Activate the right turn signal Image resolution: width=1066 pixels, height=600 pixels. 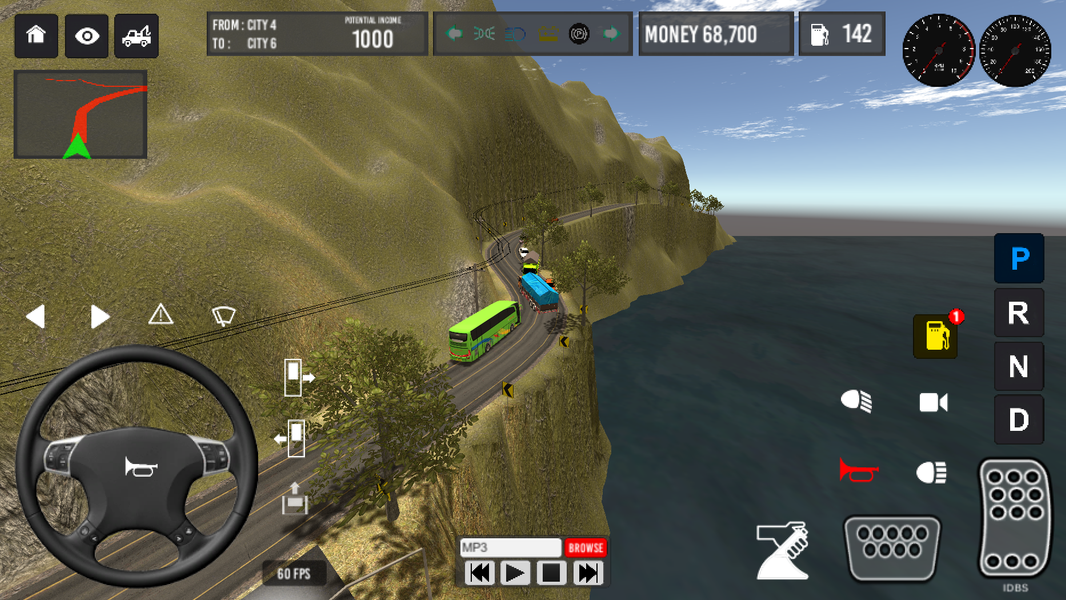pos(100,317)
